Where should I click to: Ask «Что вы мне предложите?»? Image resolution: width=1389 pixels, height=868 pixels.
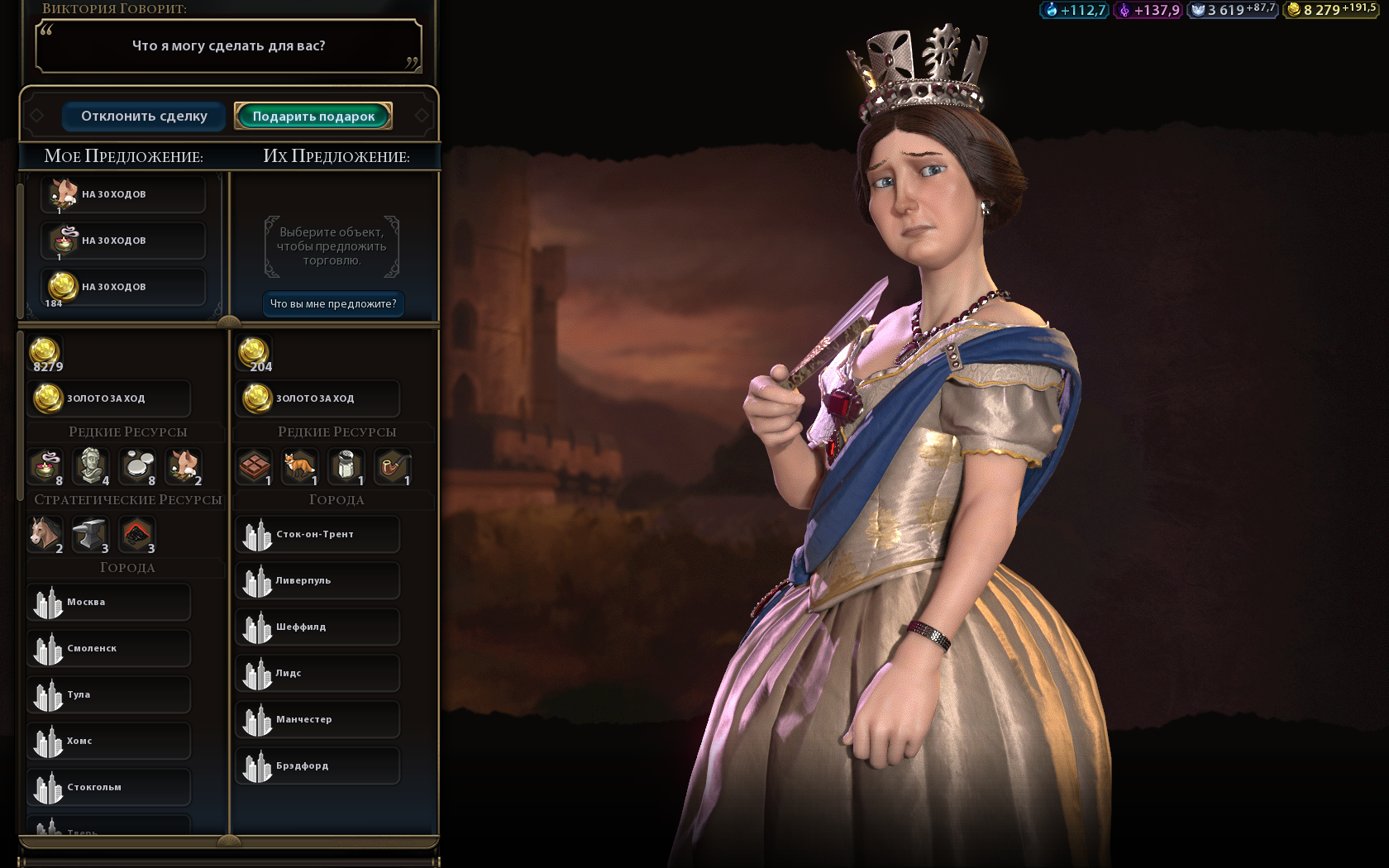[333, 304]
